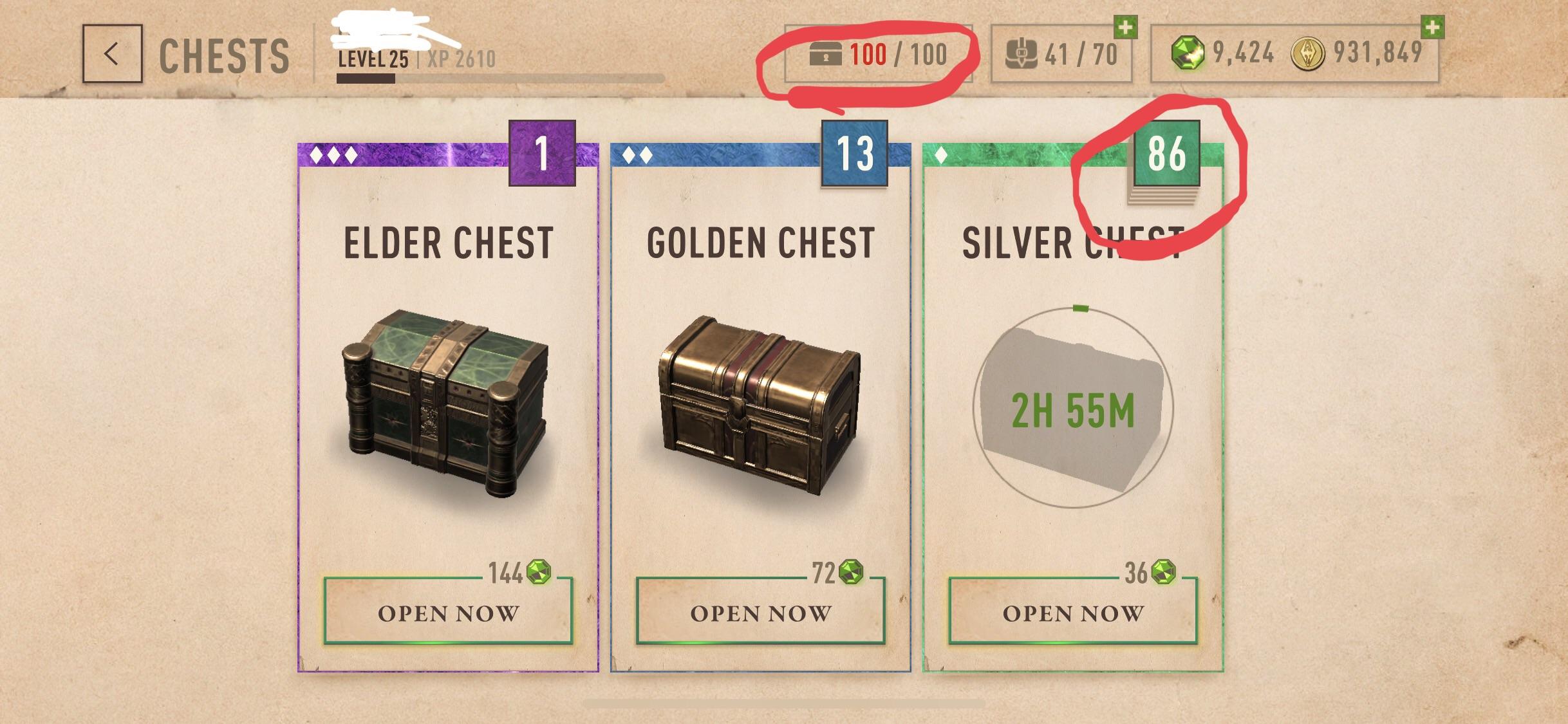This screenshot has height=724, width=1568.
Task: Select the Elder Chest image
Action: (445, 405)
